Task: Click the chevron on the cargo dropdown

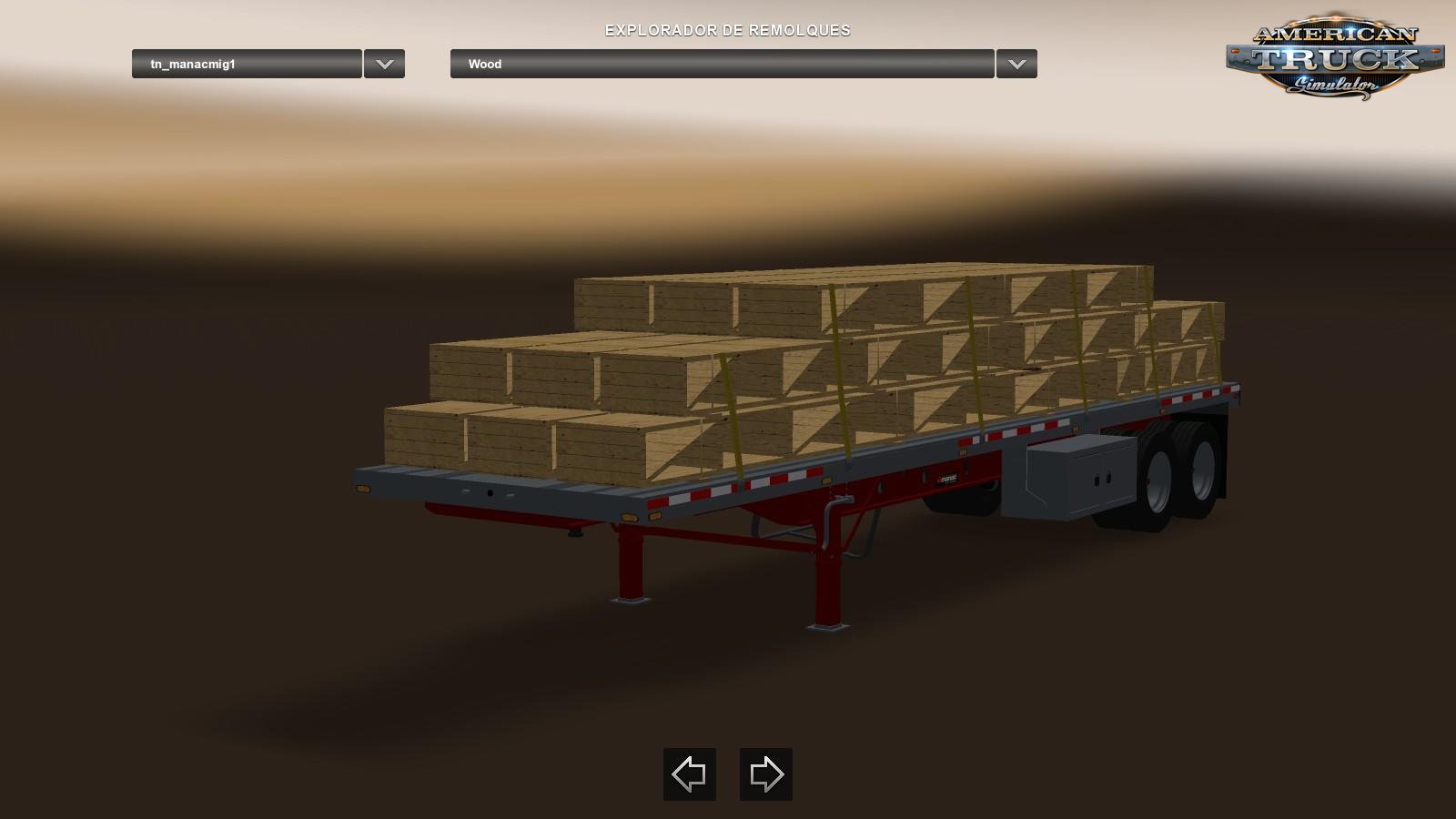Action: [1016, 64]
